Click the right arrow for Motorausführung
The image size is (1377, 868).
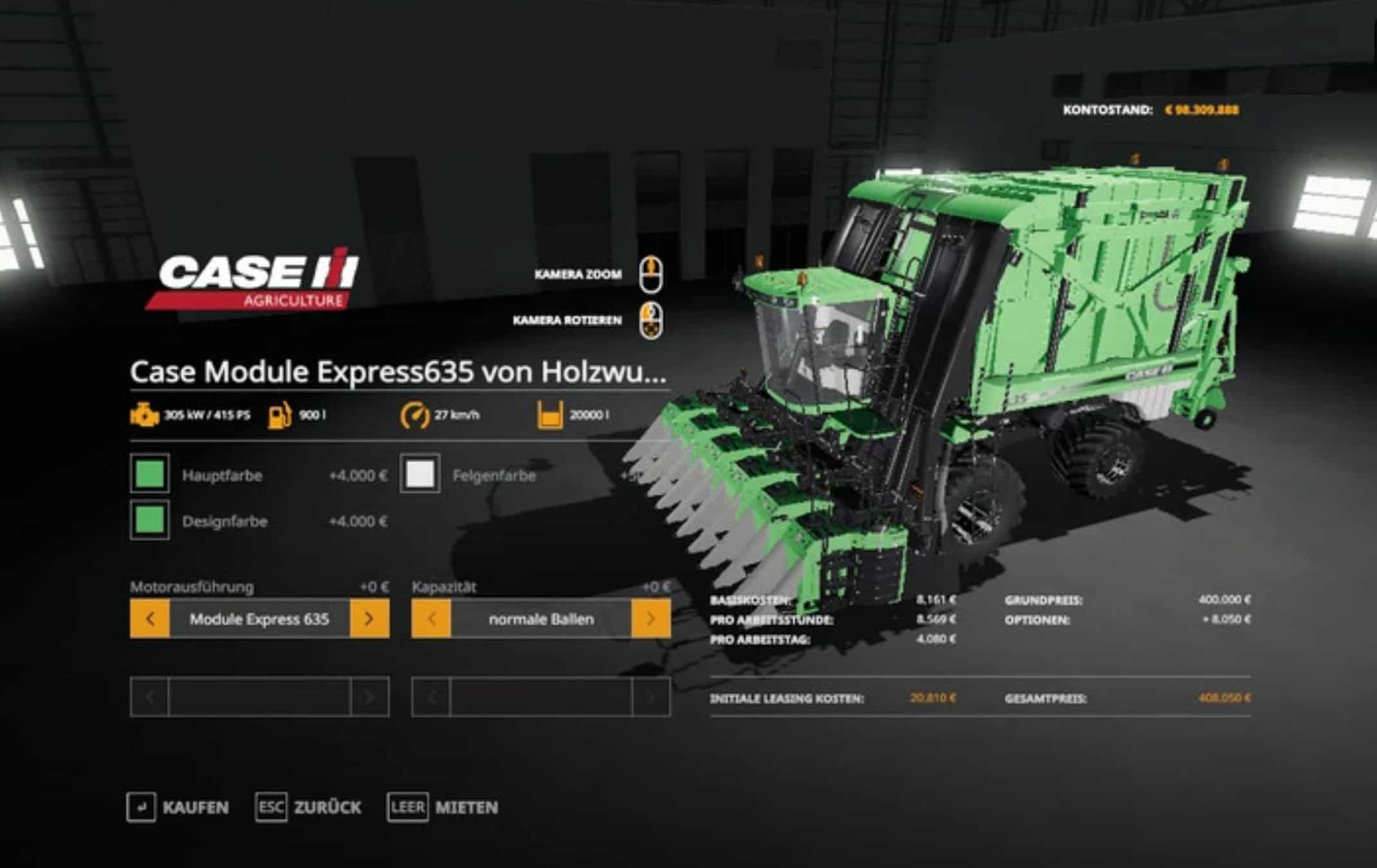[x=369, y=619]
